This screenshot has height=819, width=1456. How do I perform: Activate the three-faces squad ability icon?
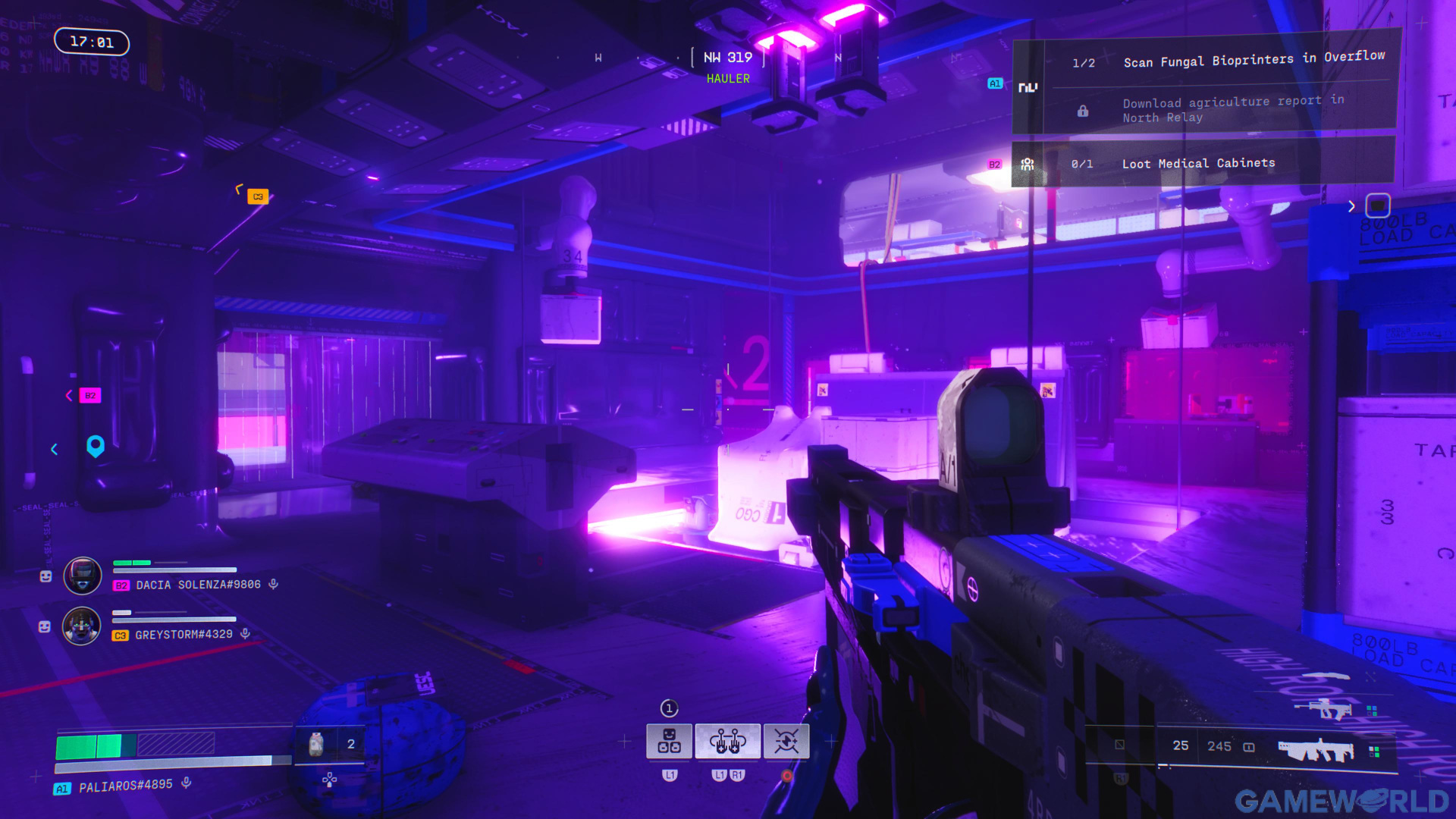pos(669,741)
